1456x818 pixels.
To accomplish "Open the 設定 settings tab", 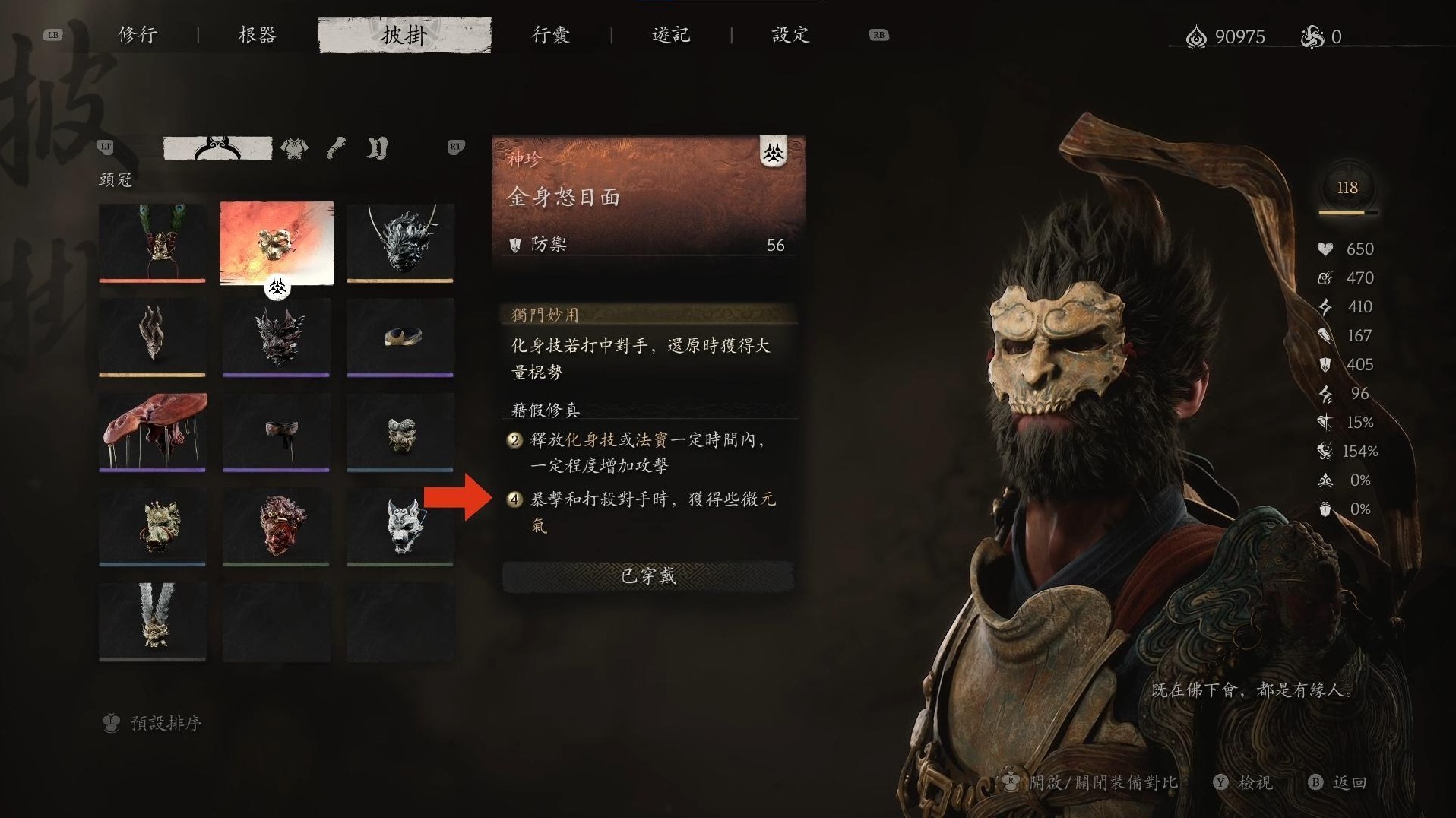I will point(790,35).
